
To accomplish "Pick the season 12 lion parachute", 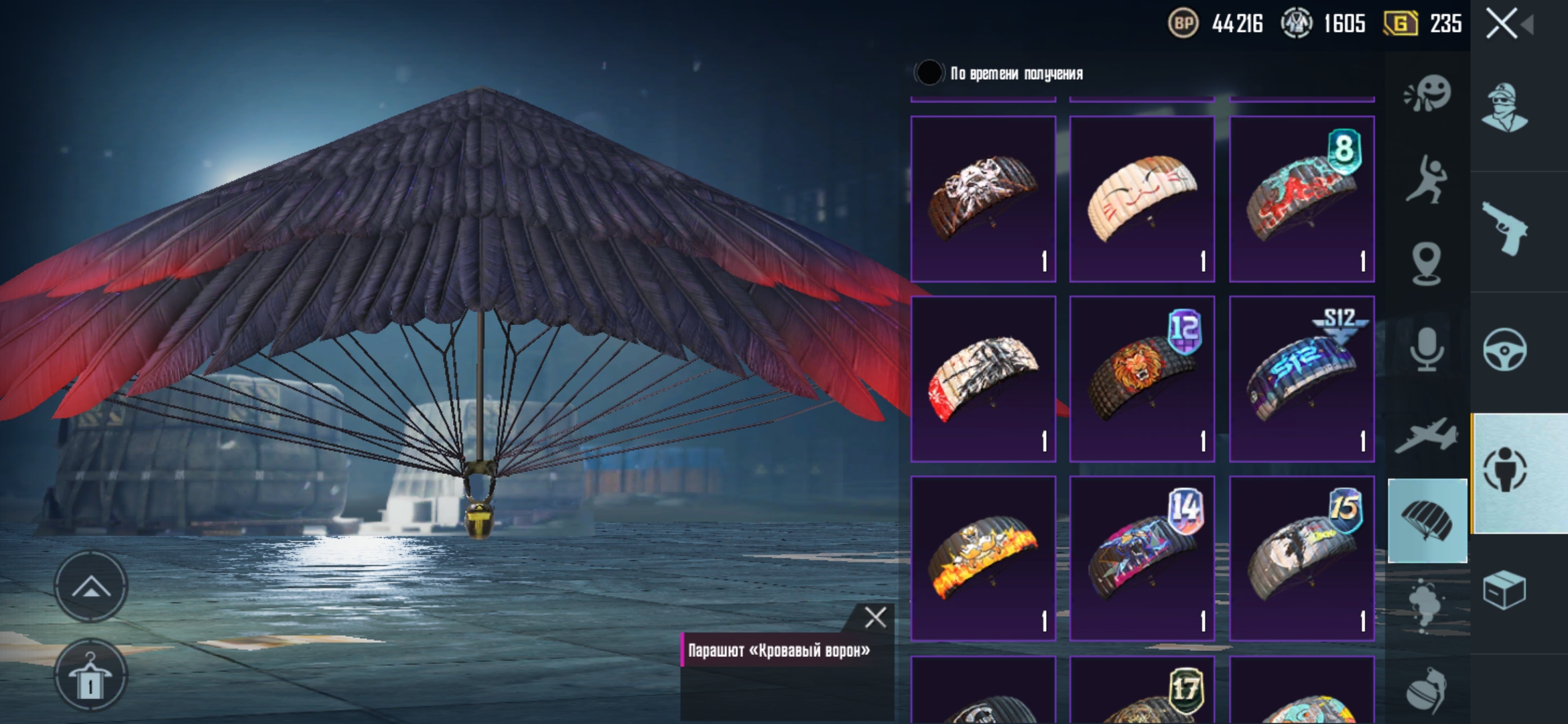I will coord(1142,379).
